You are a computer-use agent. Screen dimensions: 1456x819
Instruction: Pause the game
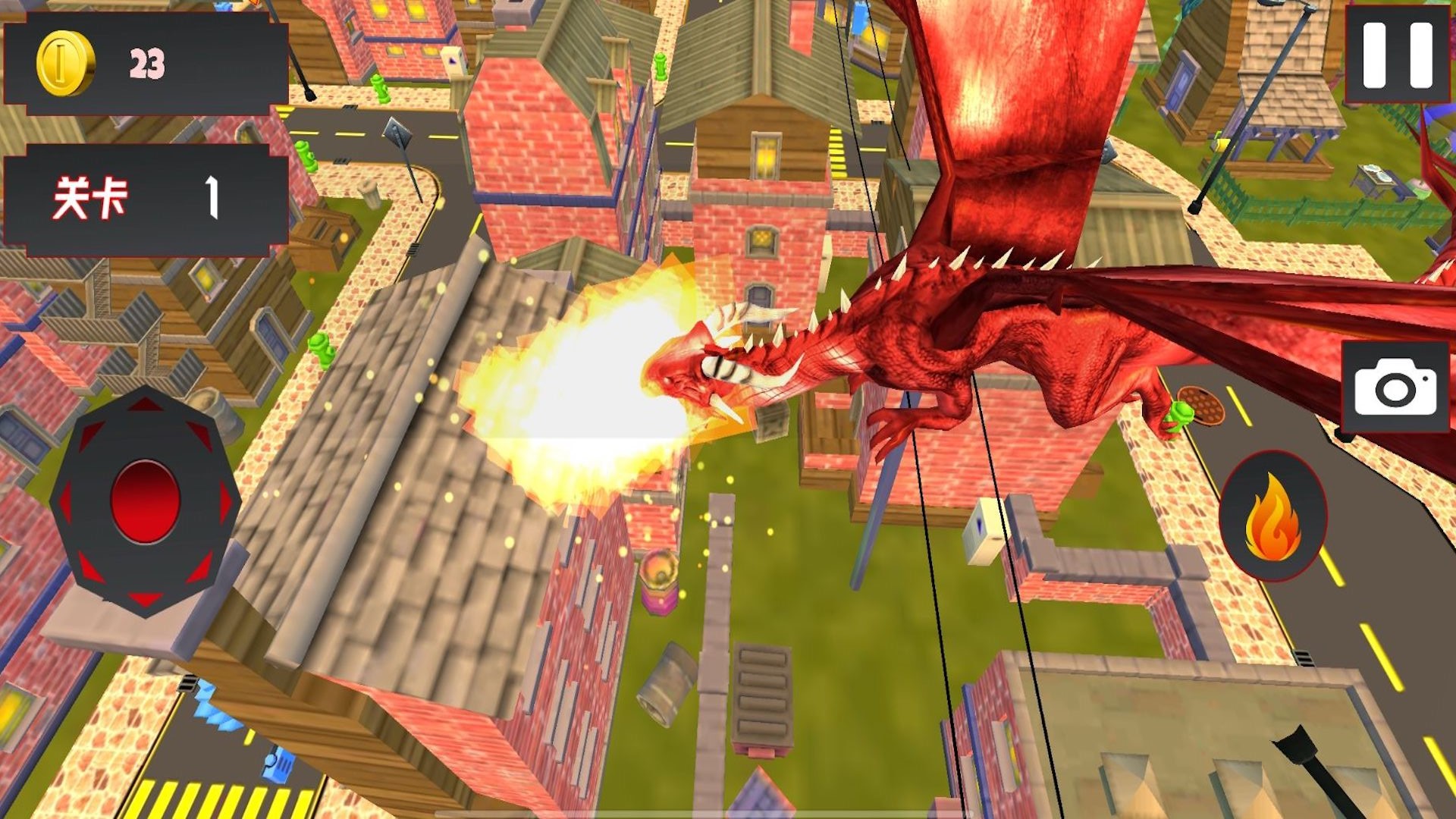[x=1397, y=55]
